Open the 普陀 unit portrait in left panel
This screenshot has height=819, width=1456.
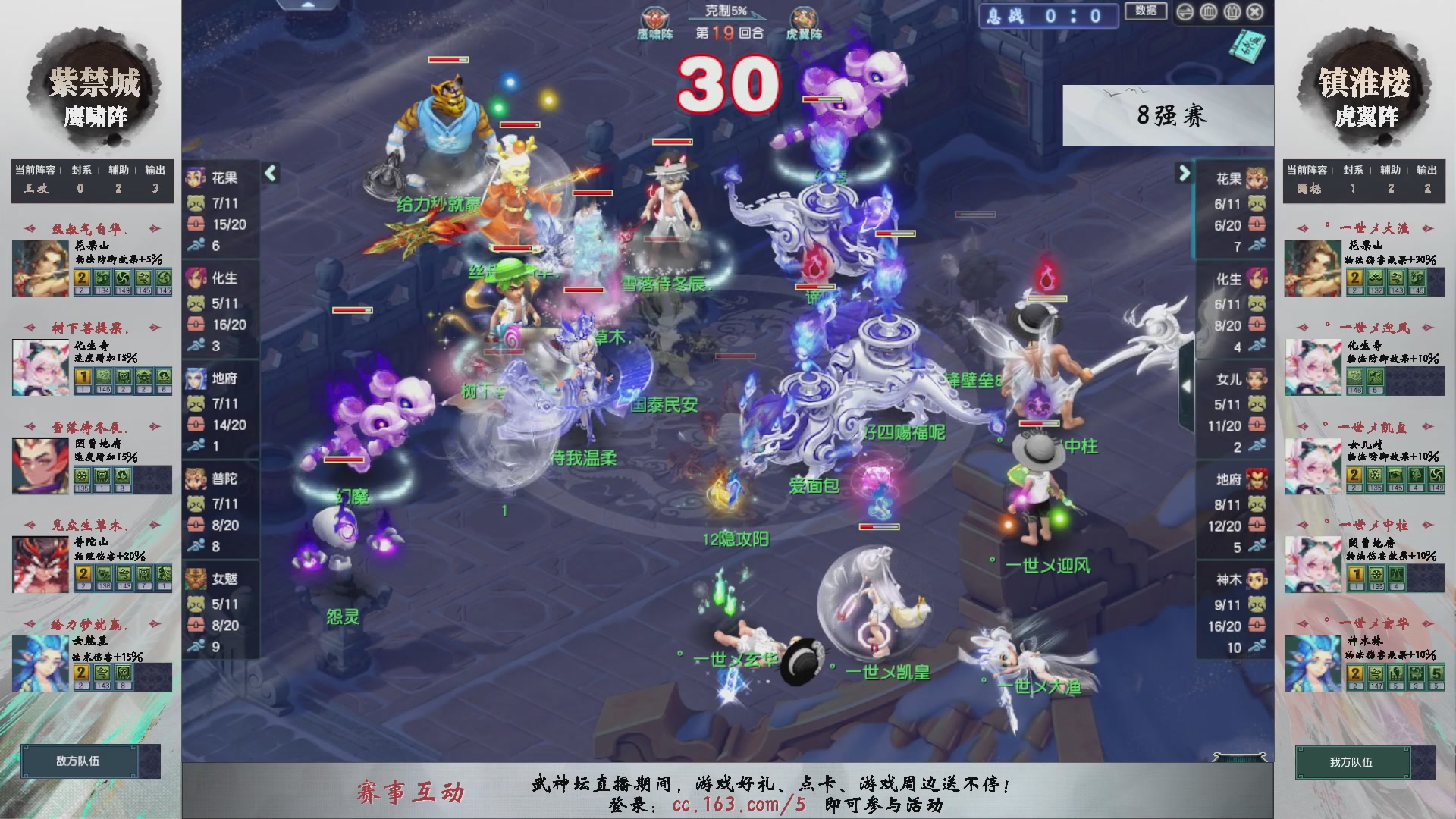(199, 479)
